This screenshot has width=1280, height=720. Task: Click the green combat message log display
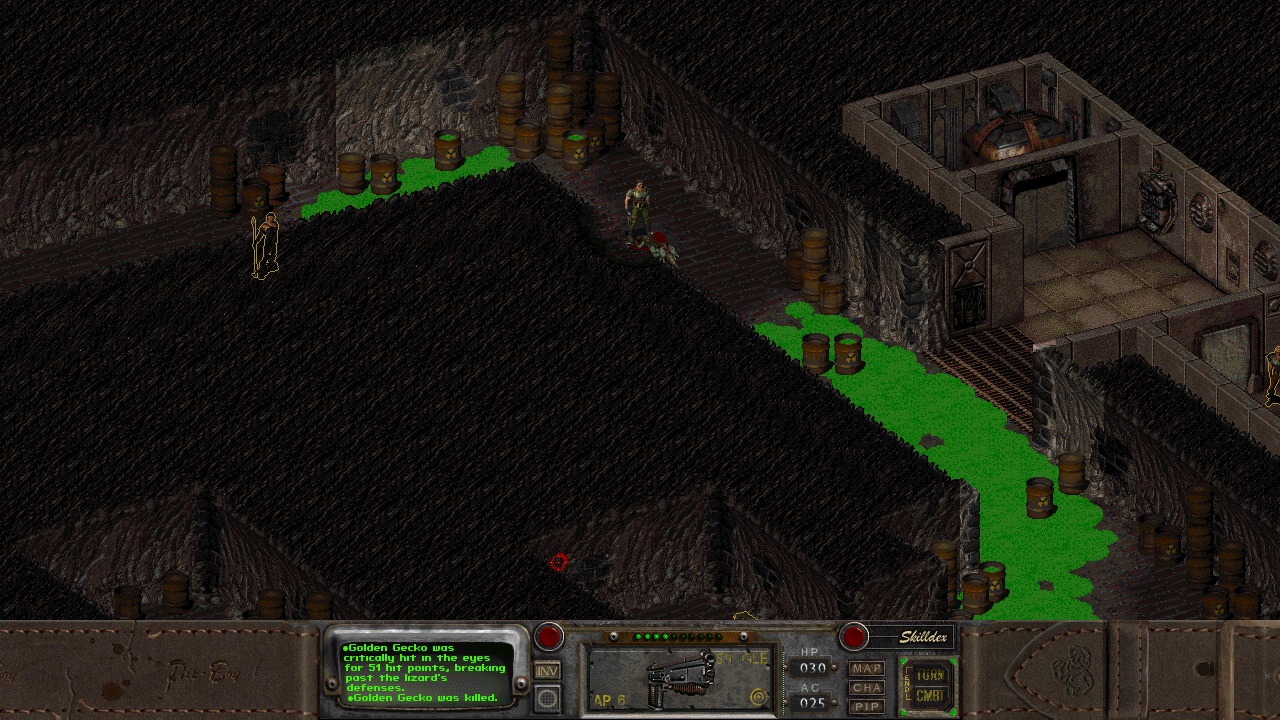click(x=427, y=671)
